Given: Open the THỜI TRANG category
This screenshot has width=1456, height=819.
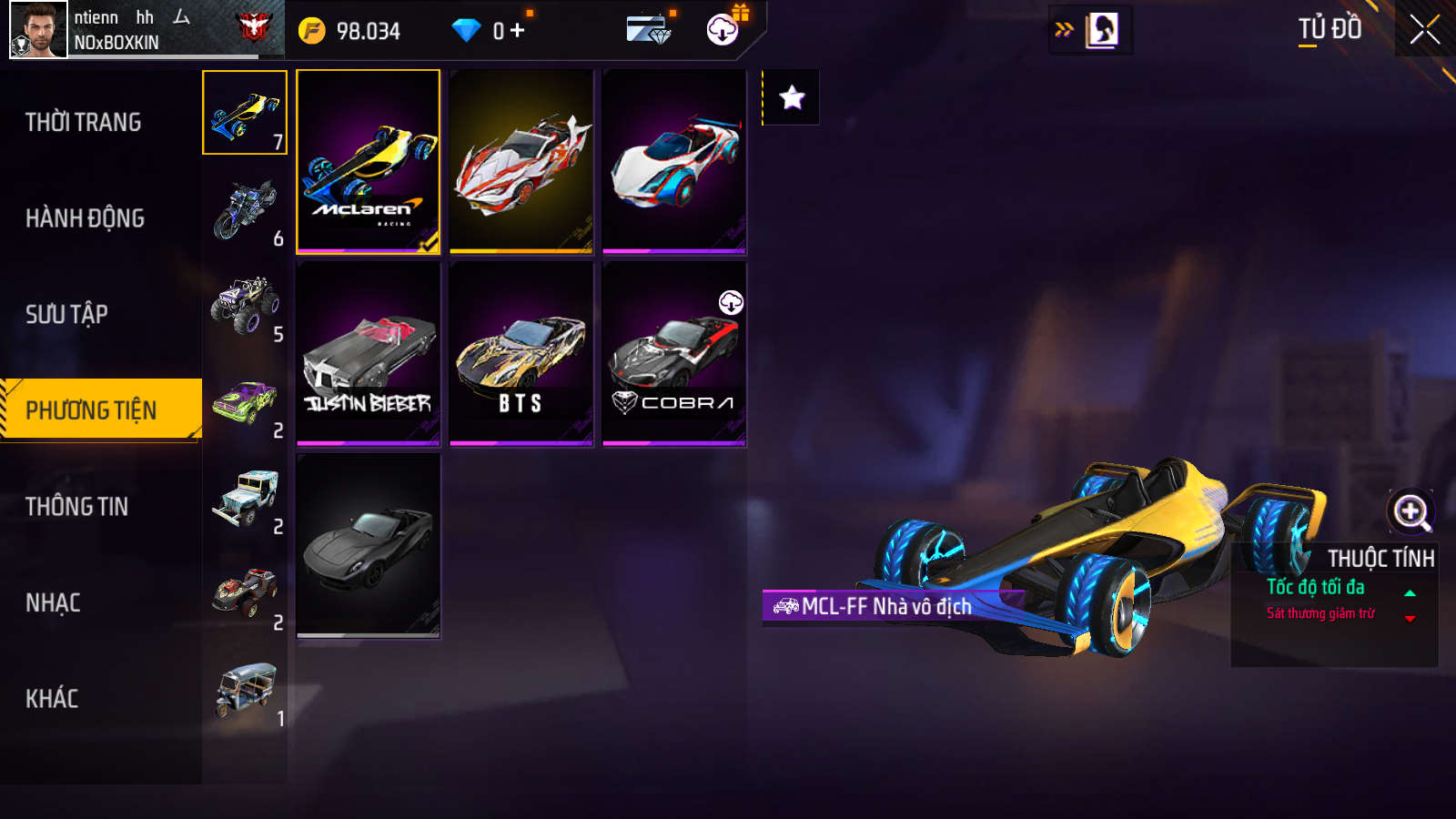Looking at the screenshot, I should pyautogui.click(x=84, y=122).
